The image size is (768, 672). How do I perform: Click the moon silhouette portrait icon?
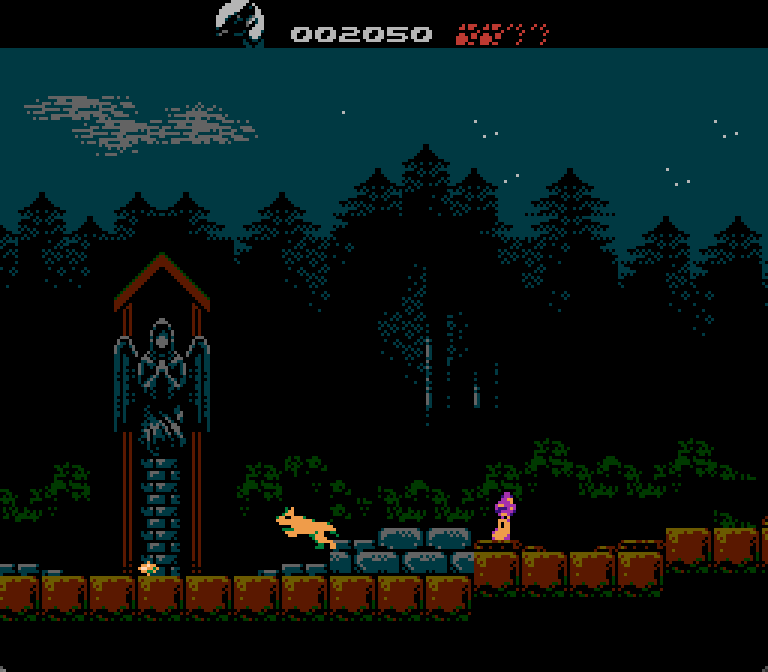point(240,23)
